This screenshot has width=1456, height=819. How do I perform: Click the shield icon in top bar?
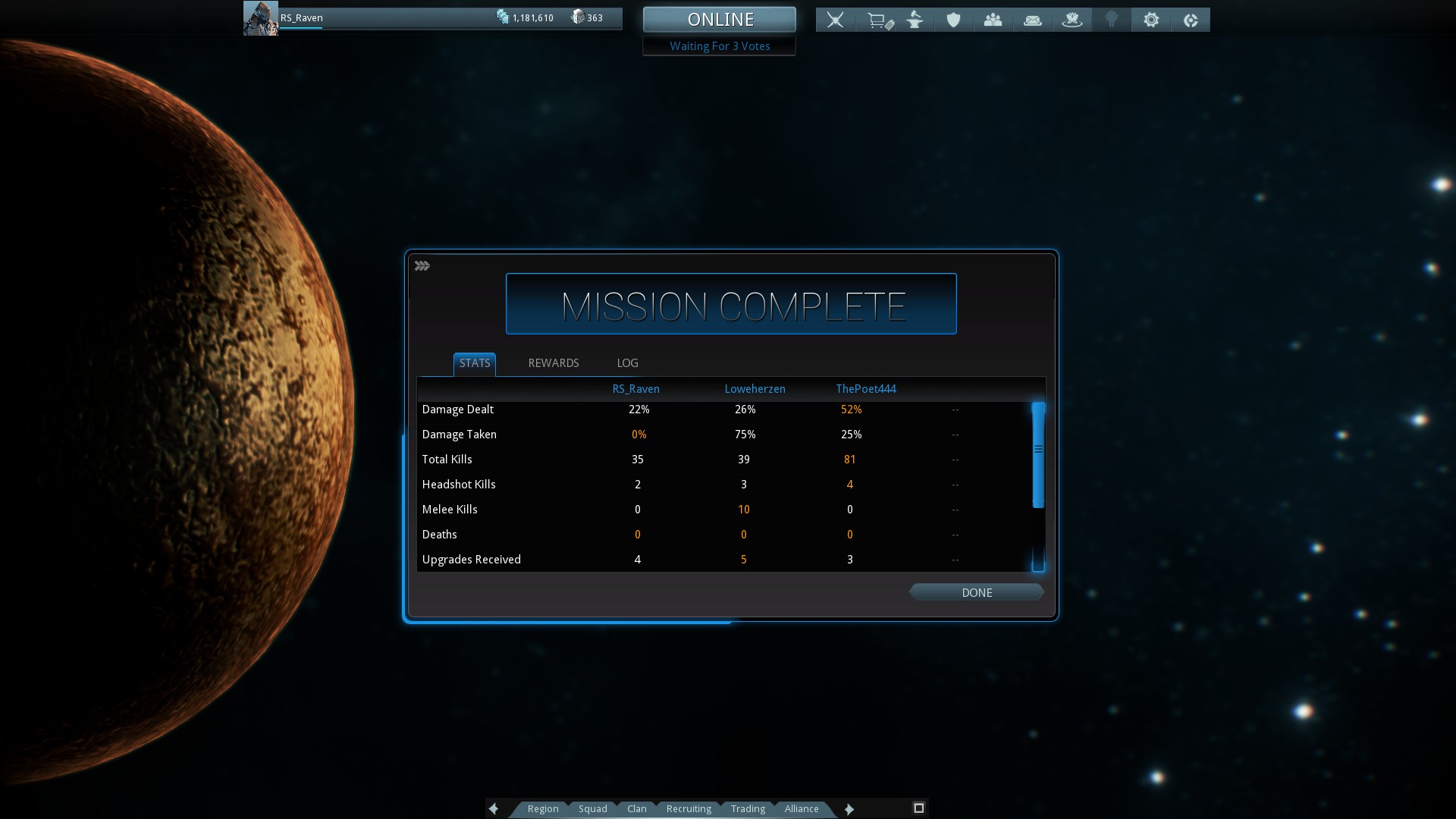[x=954, y=20]
